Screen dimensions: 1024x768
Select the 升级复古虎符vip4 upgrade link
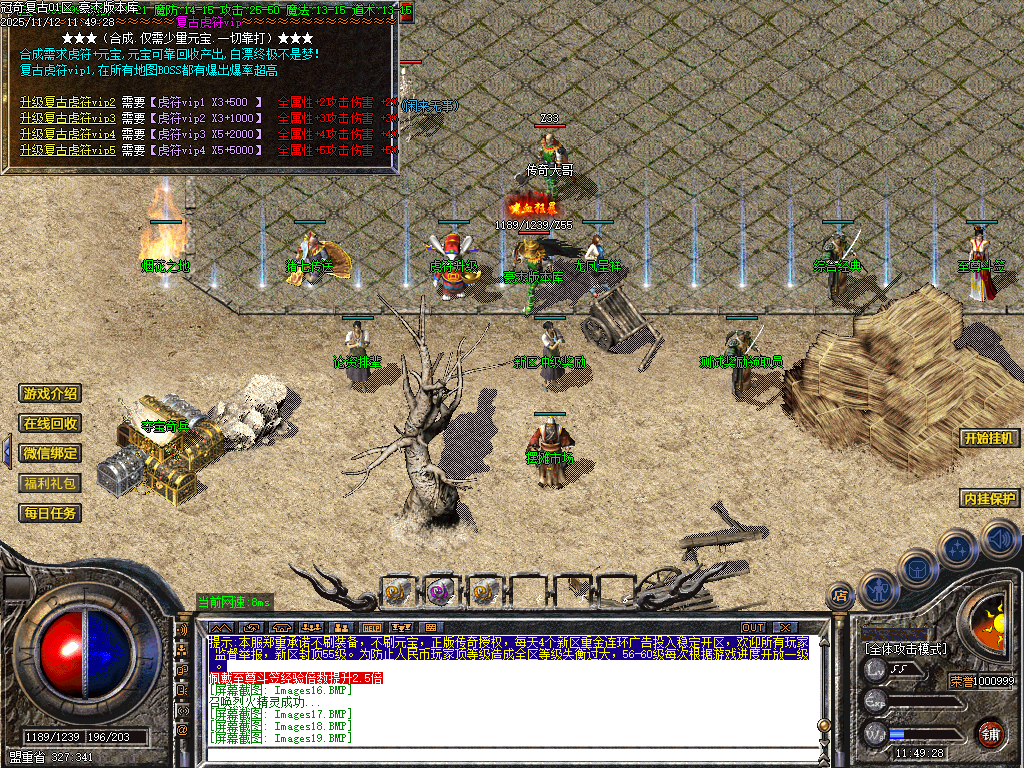click(68, 135)
